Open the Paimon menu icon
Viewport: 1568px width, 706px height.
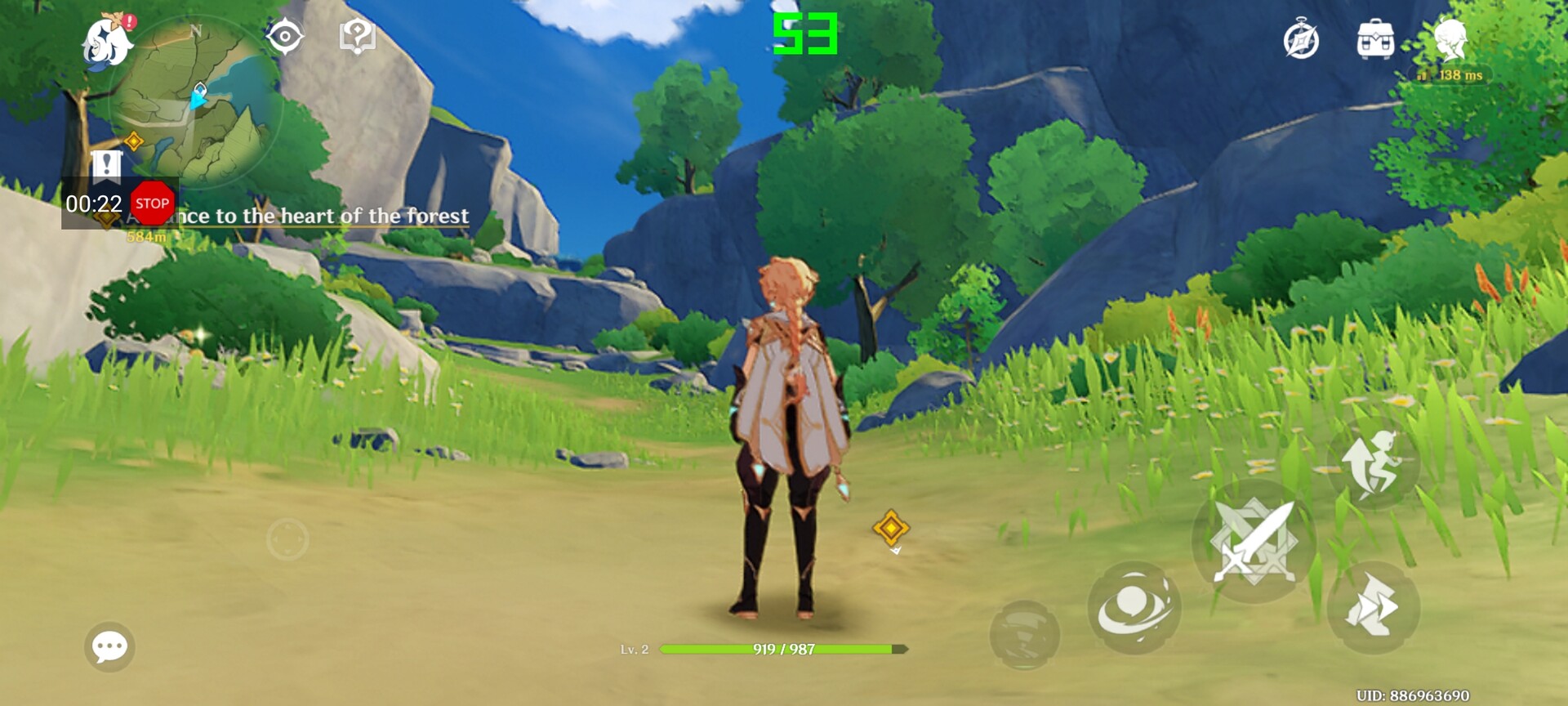click(x=107, y=41)
